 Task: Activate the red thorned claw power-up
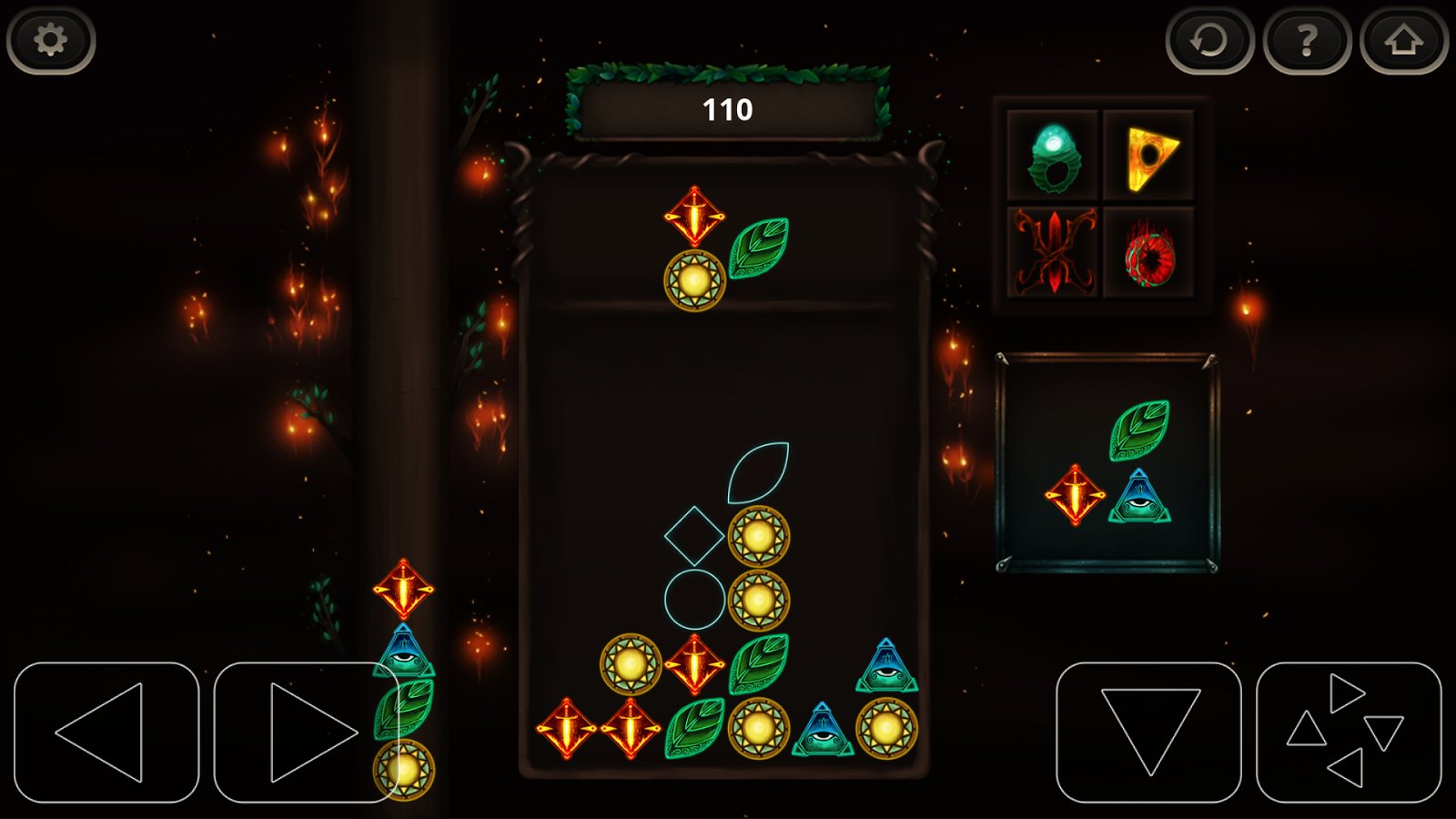pos(1053,252)
